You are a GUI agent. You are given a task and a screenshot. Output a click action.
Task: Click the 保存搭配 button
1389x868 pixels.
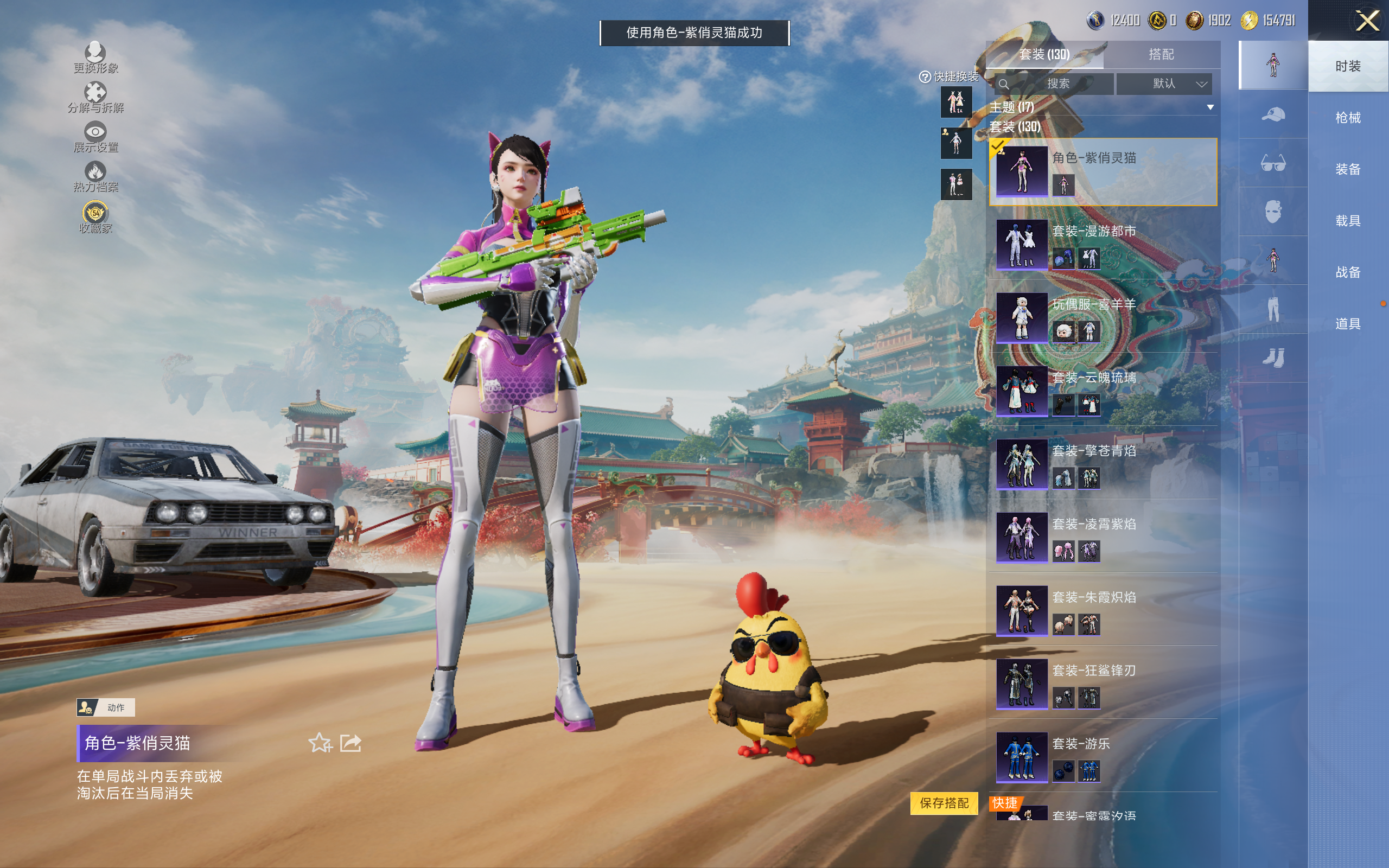[944, 802]
